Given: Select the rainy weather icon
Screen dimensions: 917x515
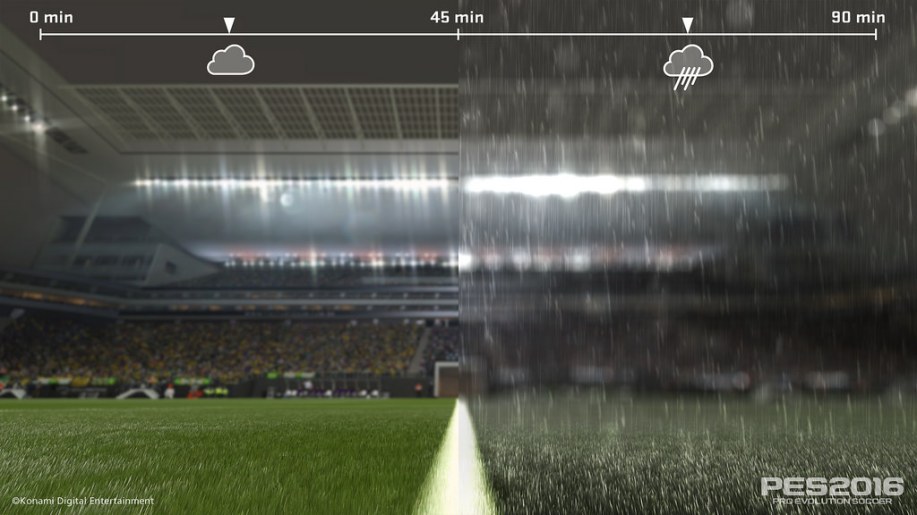Looking at the screenshot, I should click(688, 66).
